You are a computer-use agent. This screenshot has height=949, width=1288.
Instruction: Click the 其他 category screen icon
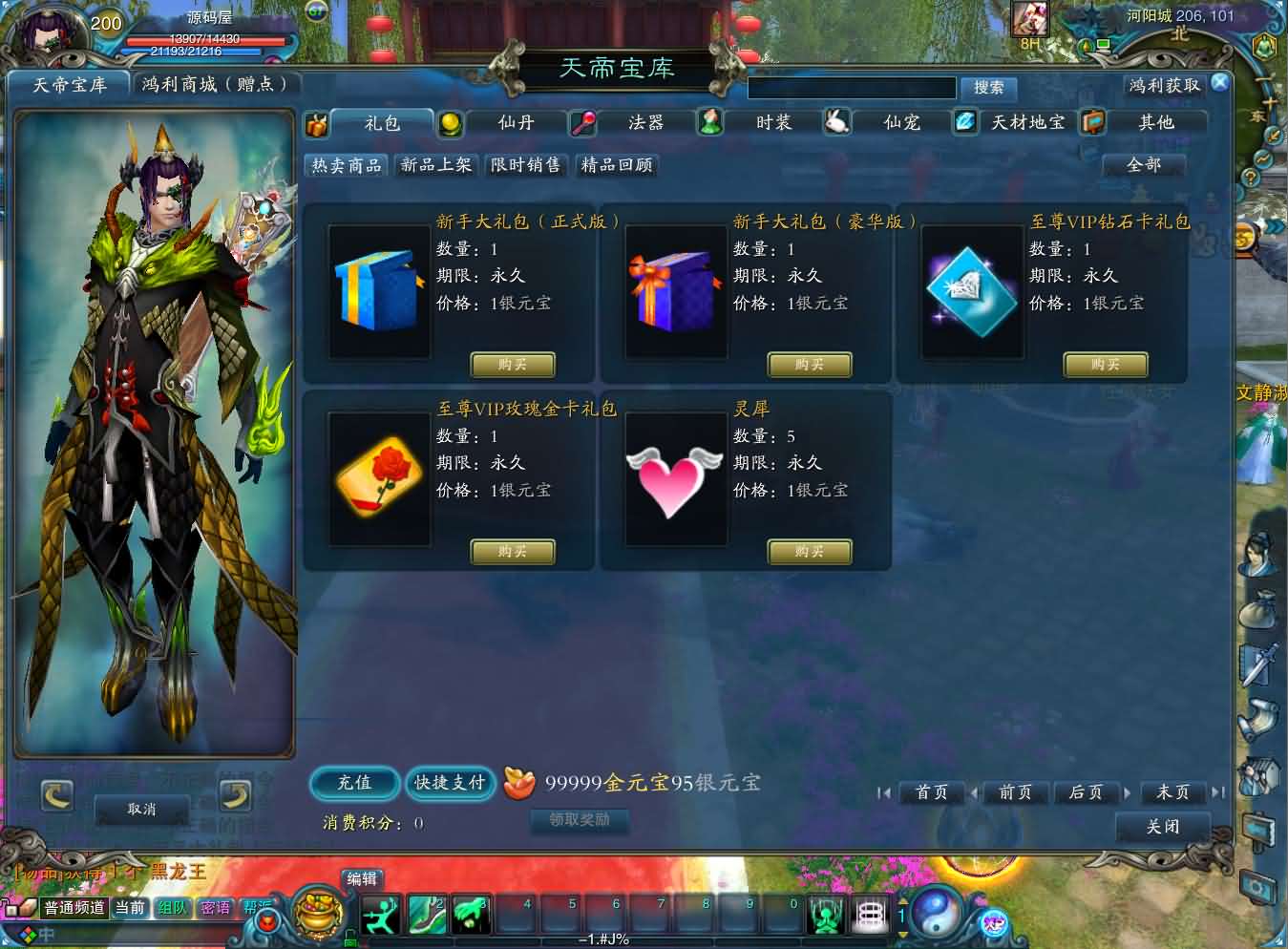point(1093,122)
